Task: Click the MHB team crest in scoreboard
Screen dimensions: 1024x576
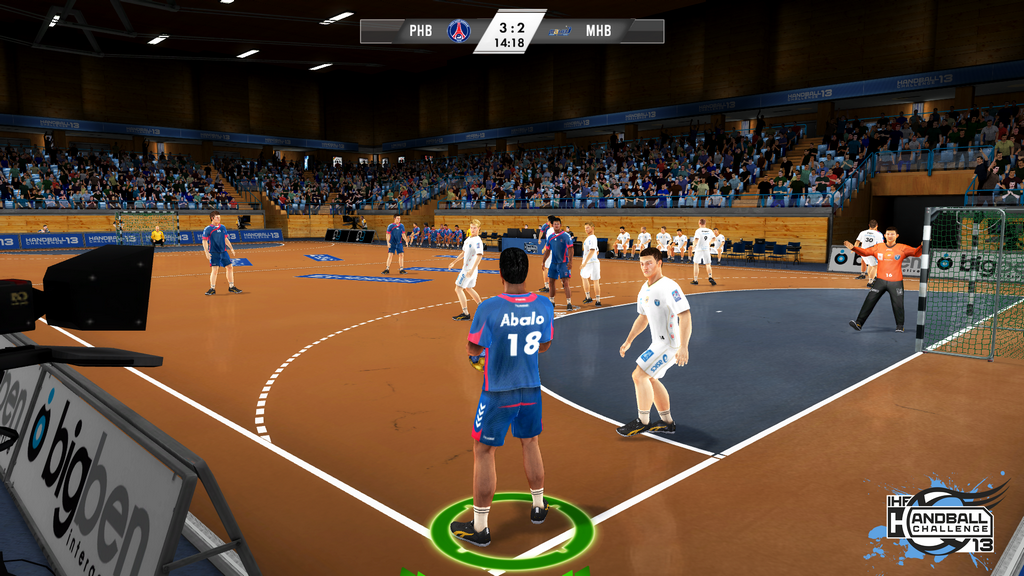Action: pos(561,31)
